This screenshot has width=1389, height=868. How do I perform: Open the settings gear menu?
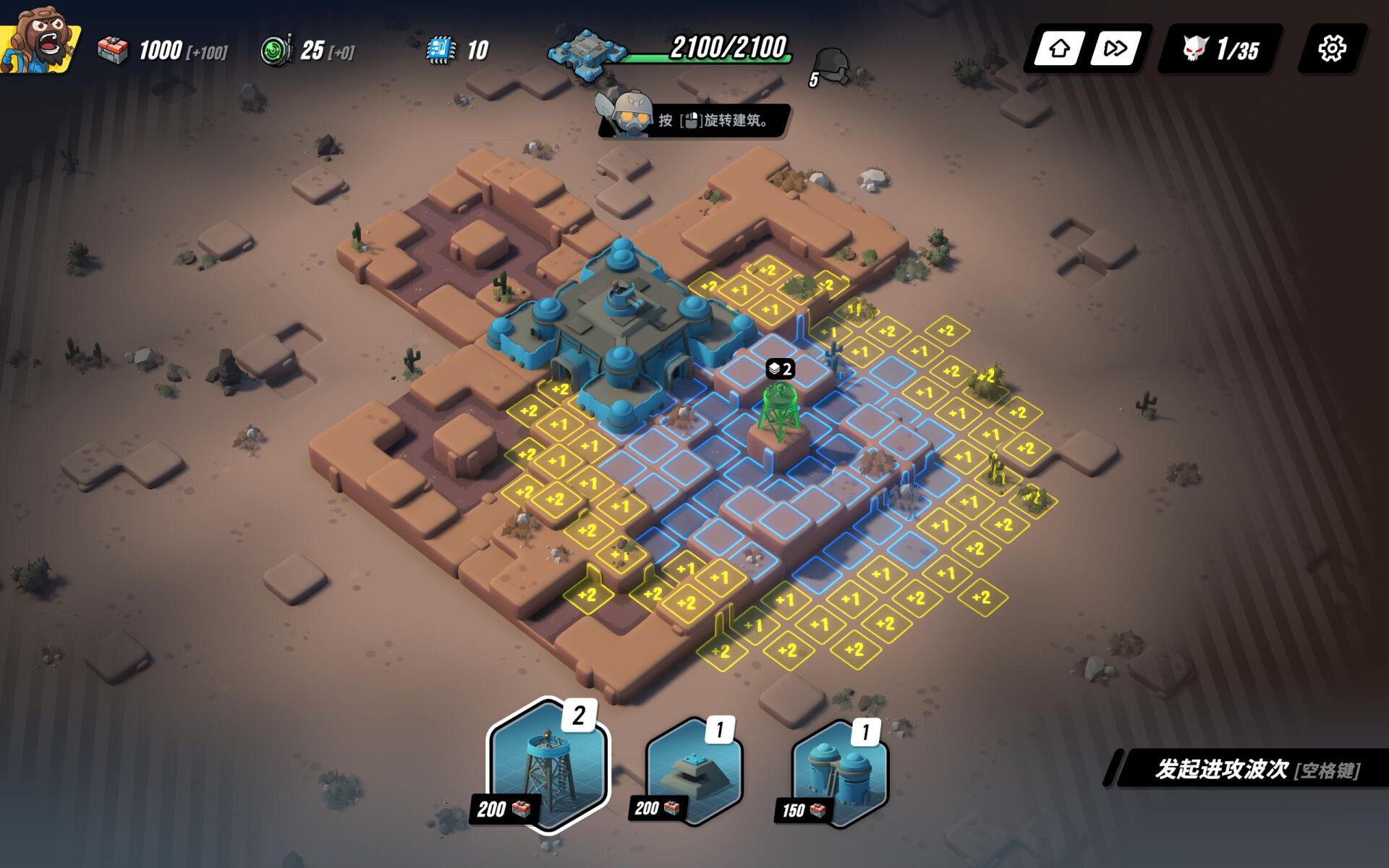pos(1332,49)
